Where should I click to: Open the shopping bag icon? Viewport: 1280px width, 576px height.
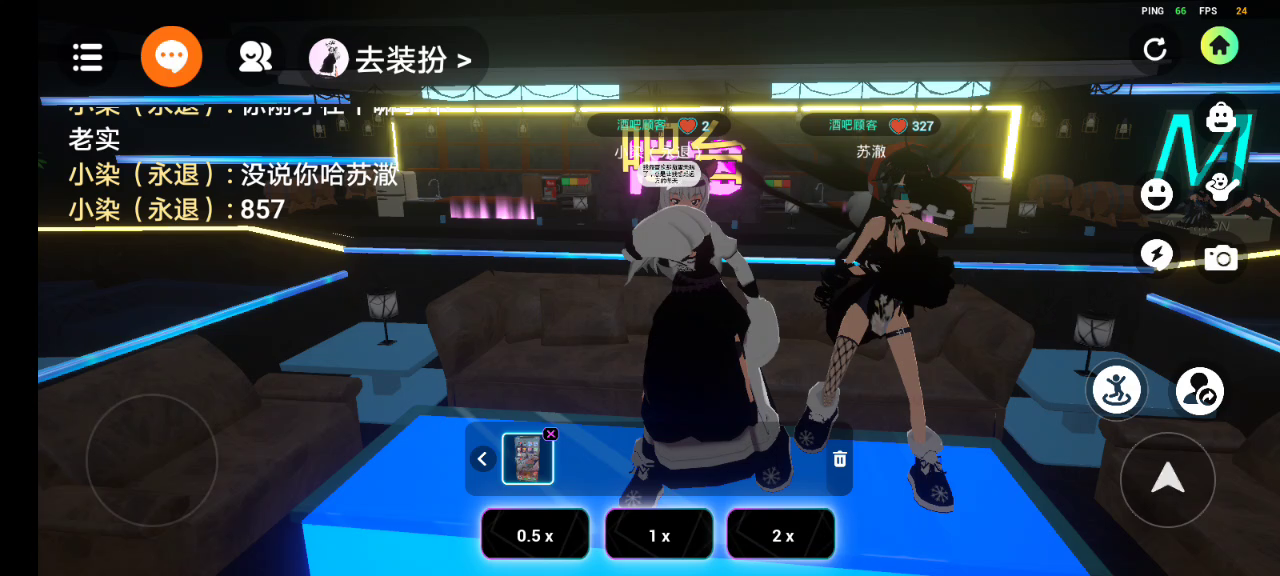tap(1220, 117)
